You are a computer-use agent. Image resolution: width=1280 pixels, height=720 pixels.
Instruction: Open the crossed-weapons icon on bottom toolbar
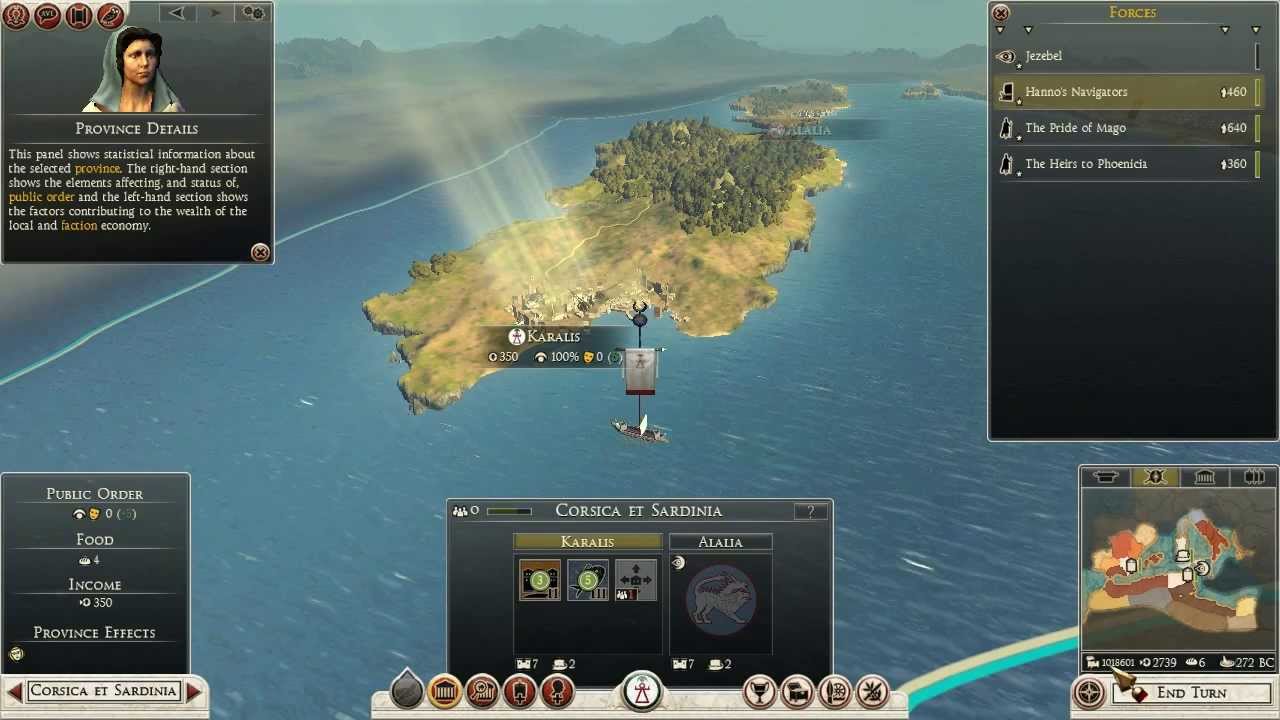click(870, 690)
